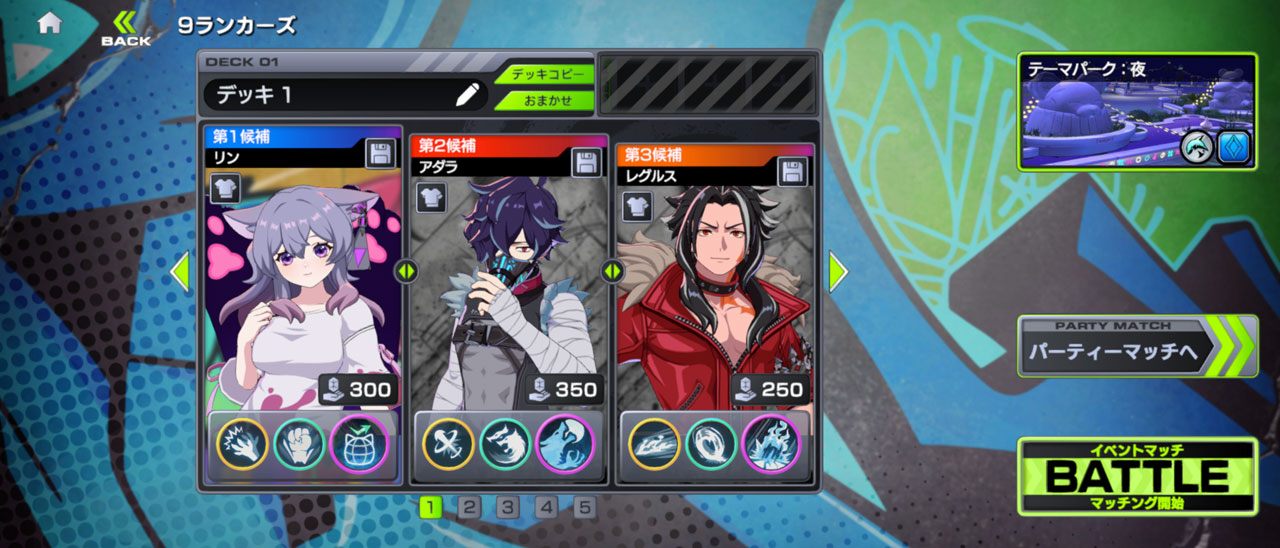
Task: Edit the デッキ1 deck name
Action: tap(466, 95)
